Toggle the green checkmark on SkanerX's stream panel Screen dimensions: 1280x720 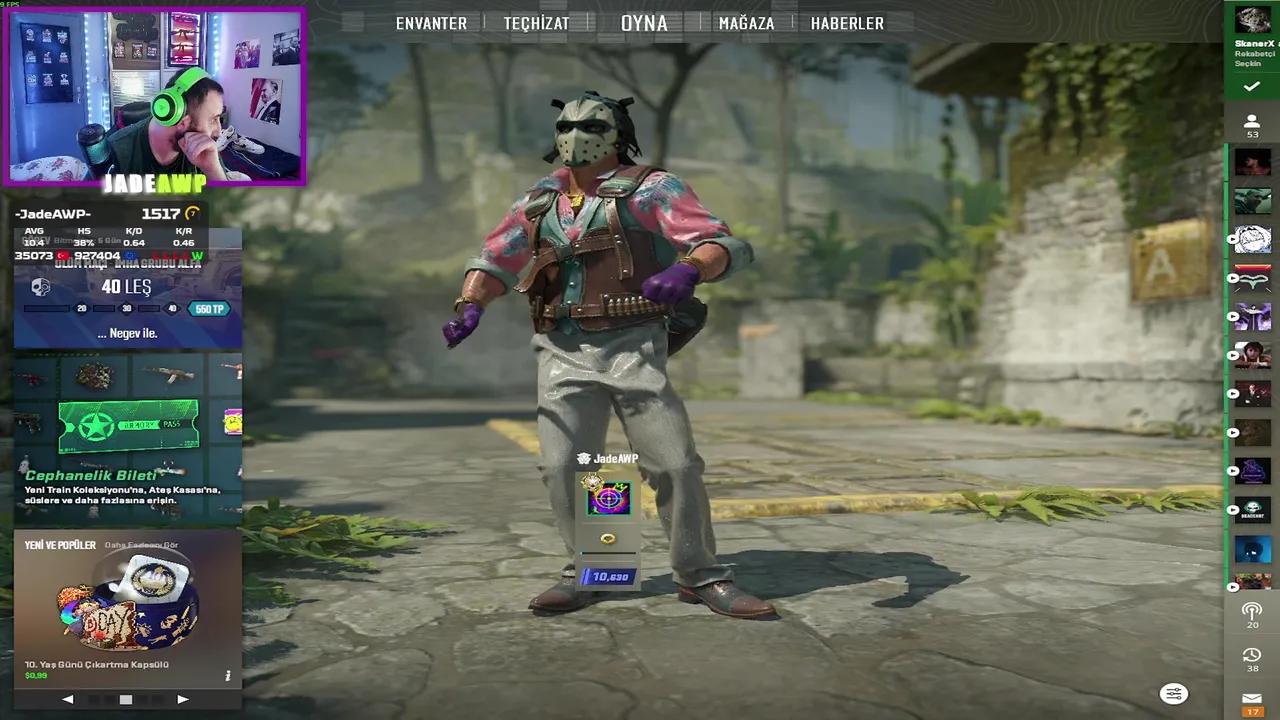pos(1250,85)
